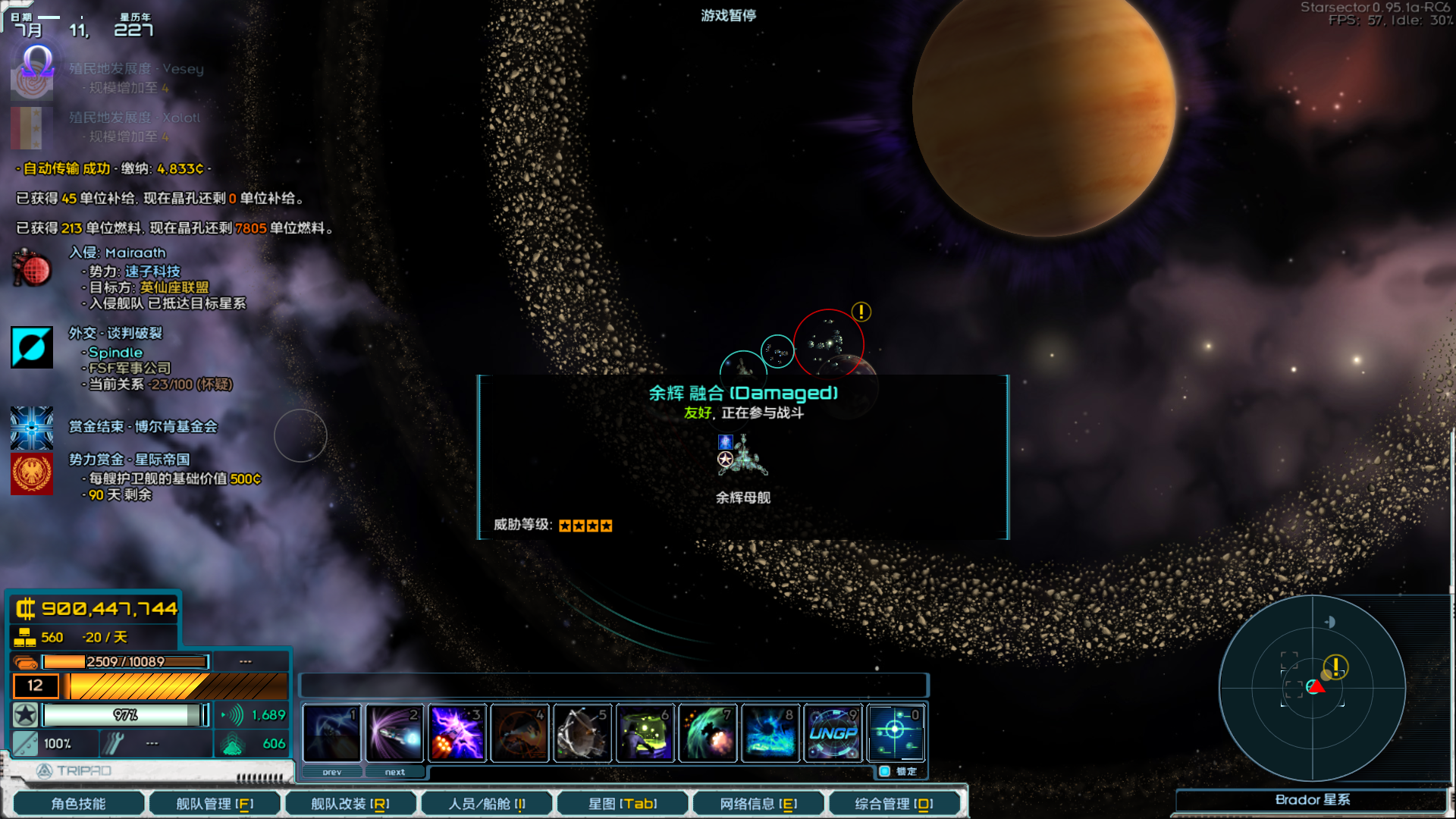
Task: Open the 舰队改装 refit screen
Action: pos(350,803)
